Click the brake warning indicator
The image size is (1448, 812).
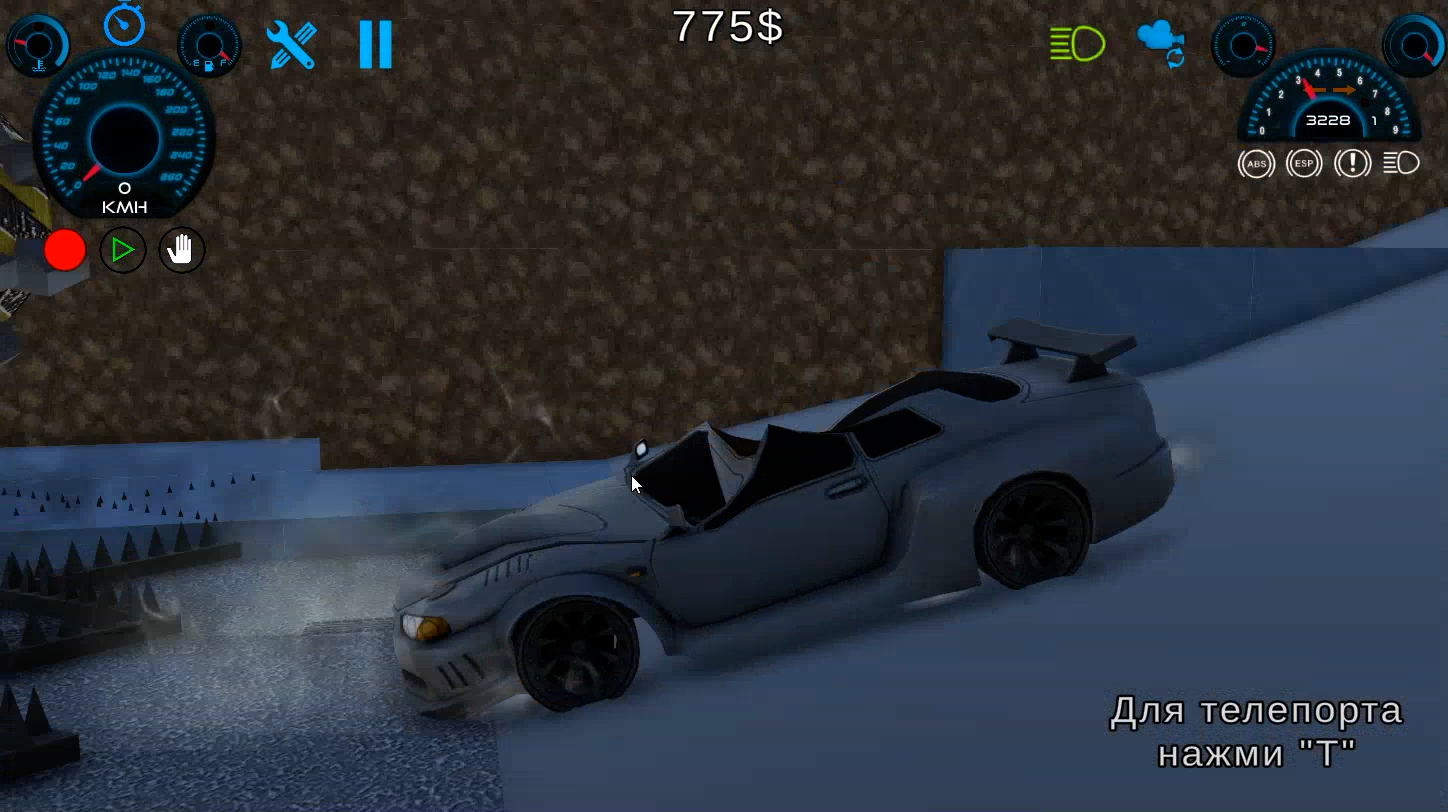pyautogui.click(x=1352, y=163)
